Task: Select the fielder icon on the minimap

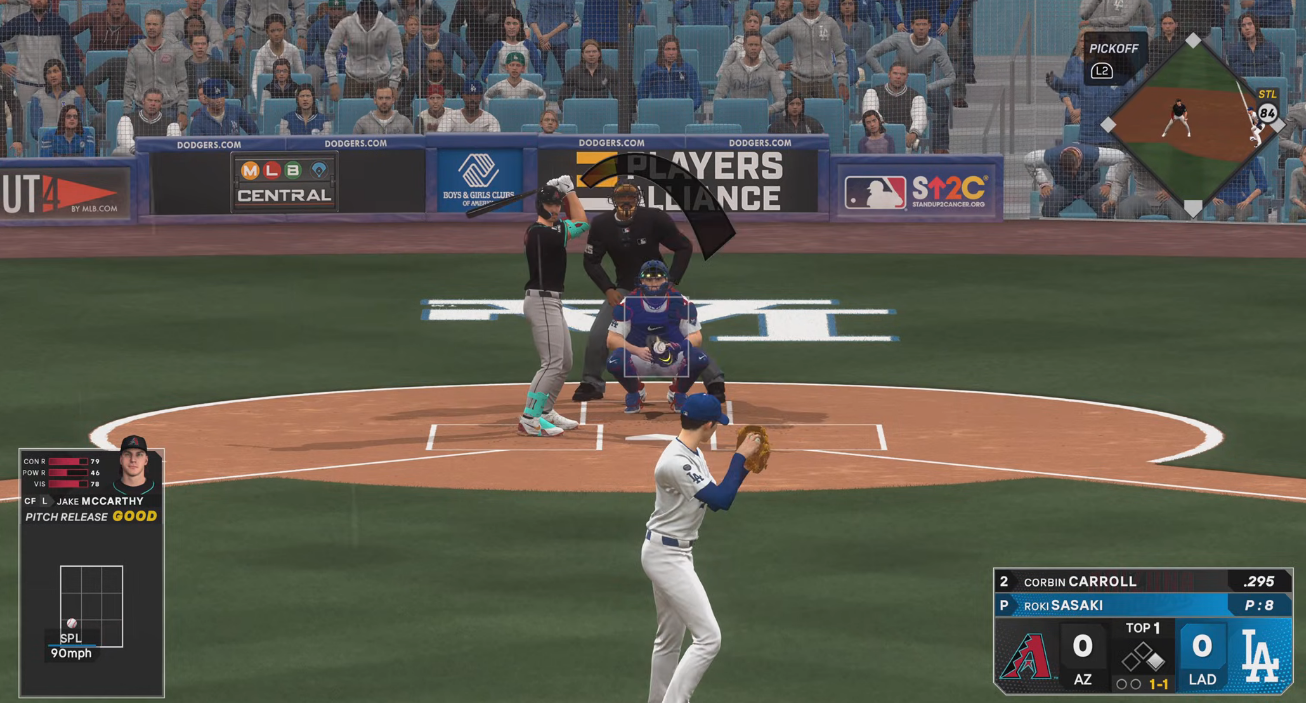Action: pyautogui.click(x=1178, y=117)
